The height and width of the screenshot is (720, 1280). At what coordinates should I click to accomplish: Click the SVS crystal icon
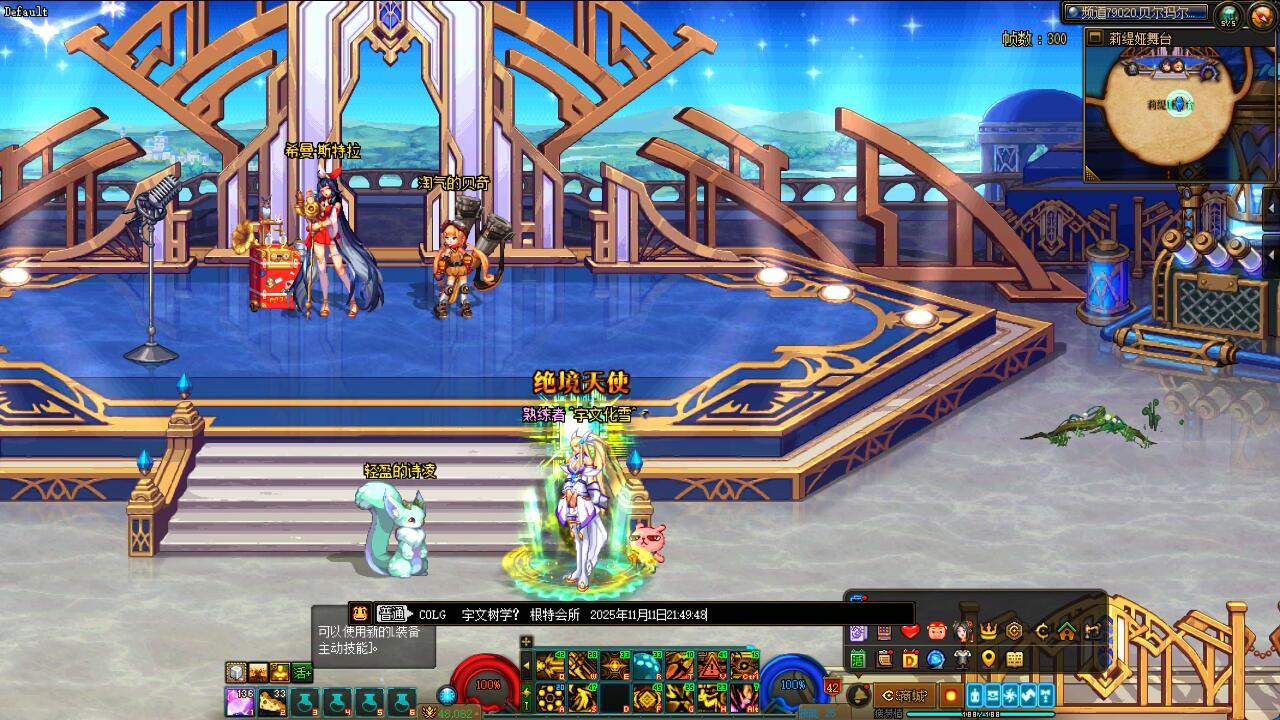pyautogui.click(x=1228, y=15)
